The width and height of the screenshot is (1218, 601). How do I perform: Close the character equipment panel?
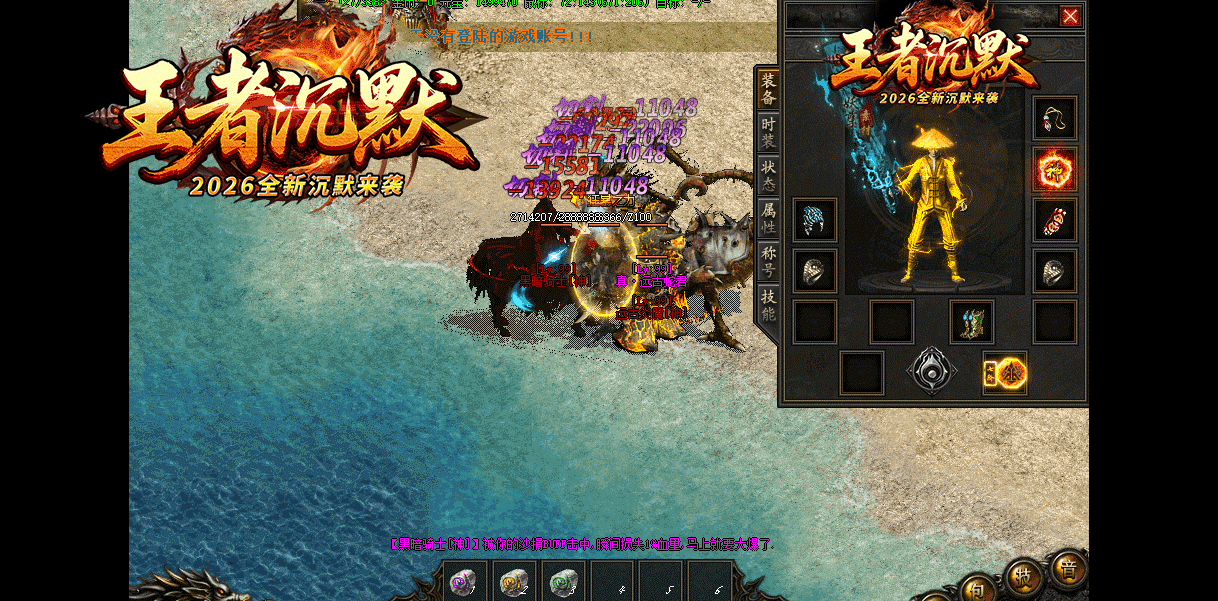pos(1070,16)
